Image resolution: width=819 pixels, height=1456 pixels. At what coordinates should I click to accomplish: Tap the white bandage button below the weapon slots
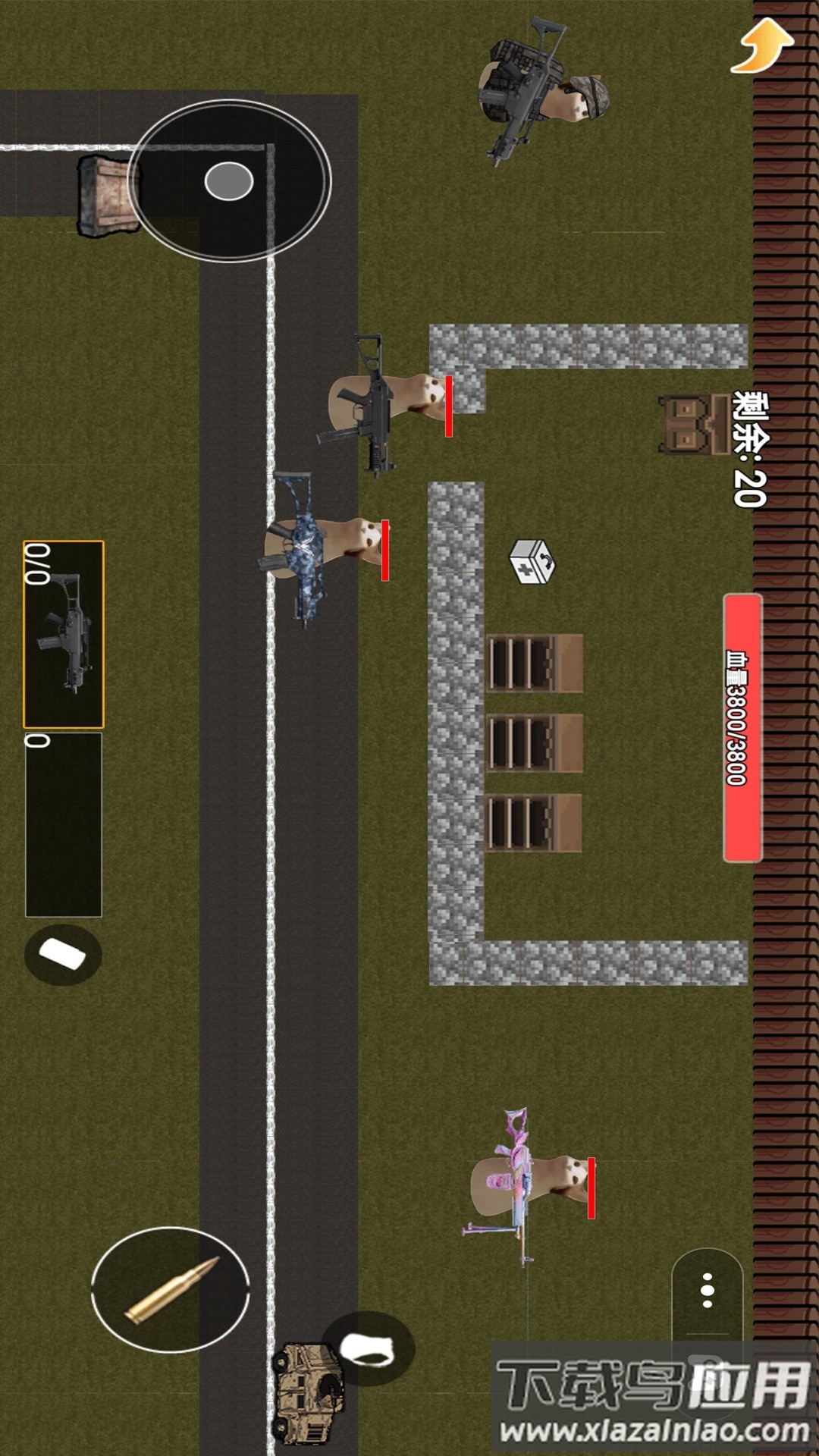click(x=63, y=955)
